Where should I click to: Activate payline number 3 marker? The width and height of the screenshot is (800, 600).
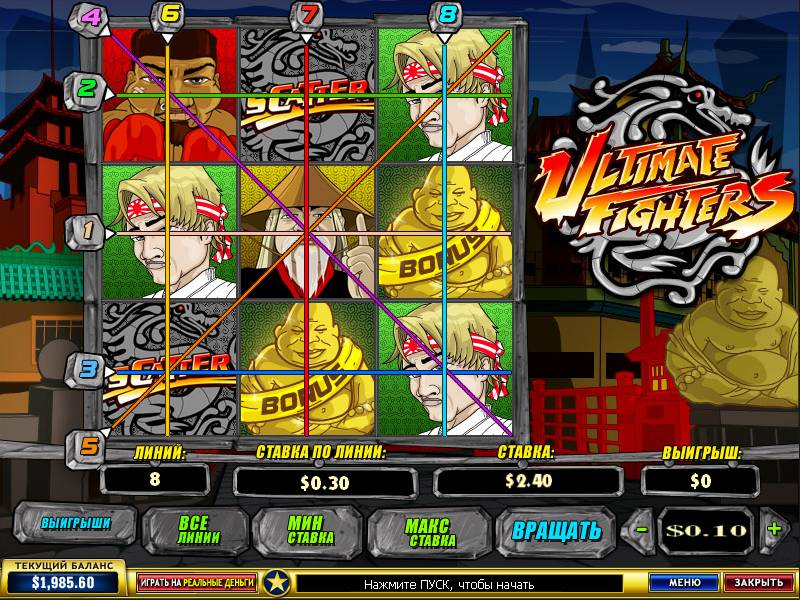click(87, 369)
